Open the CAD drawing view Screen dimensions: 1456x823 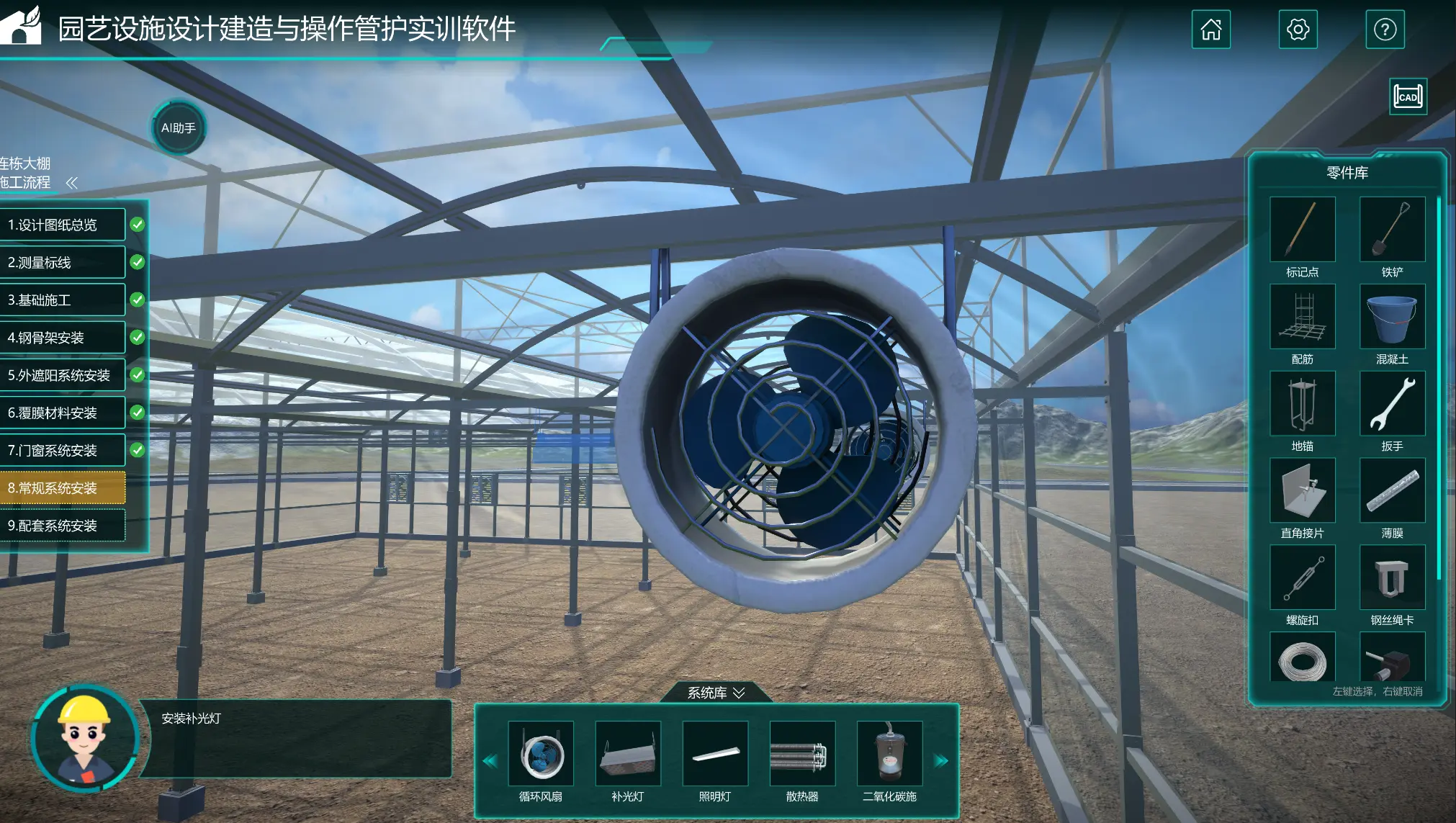1408,96
